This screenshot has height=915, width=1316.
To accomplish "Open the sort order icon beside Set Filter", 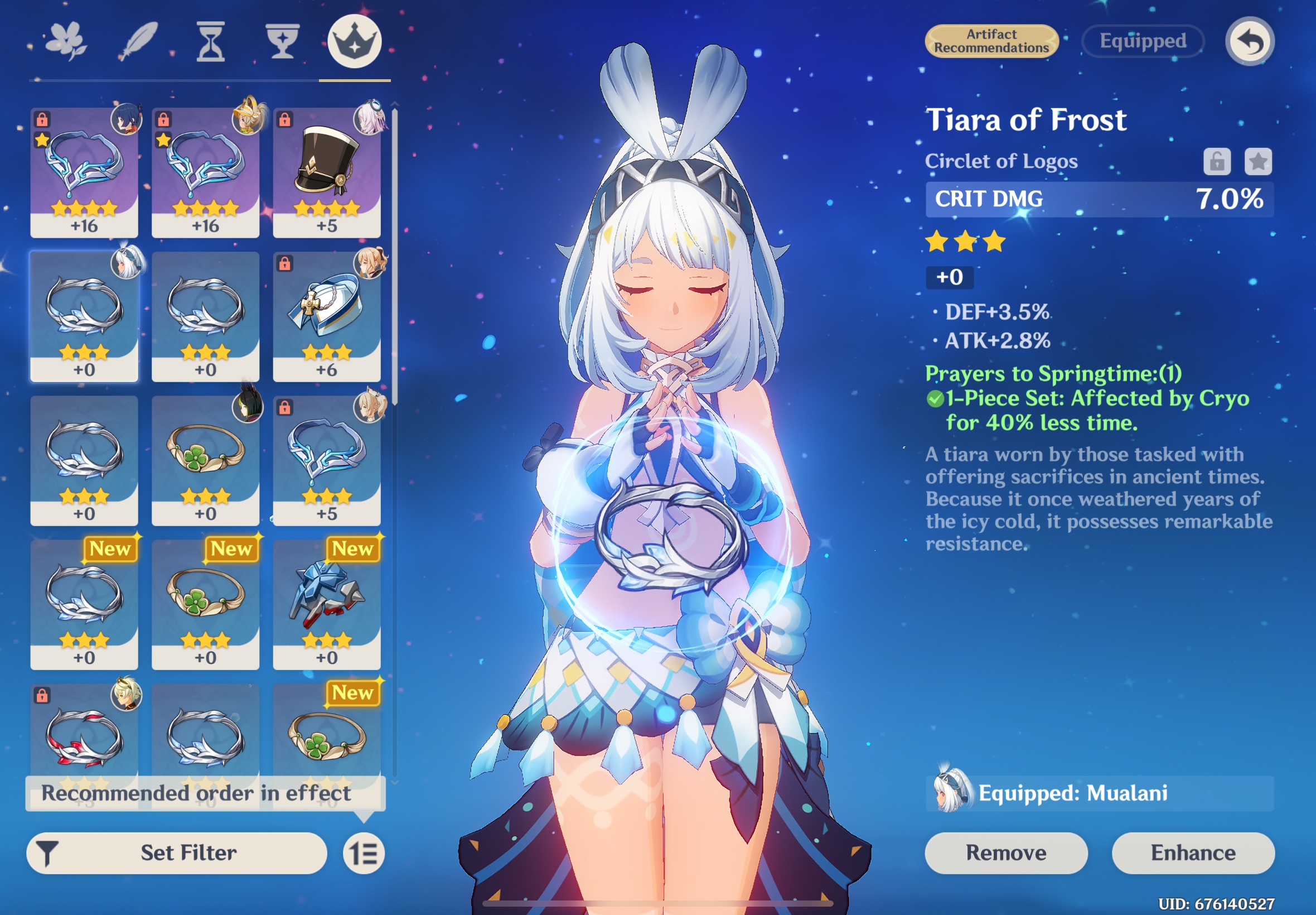I will click(366, 853).
